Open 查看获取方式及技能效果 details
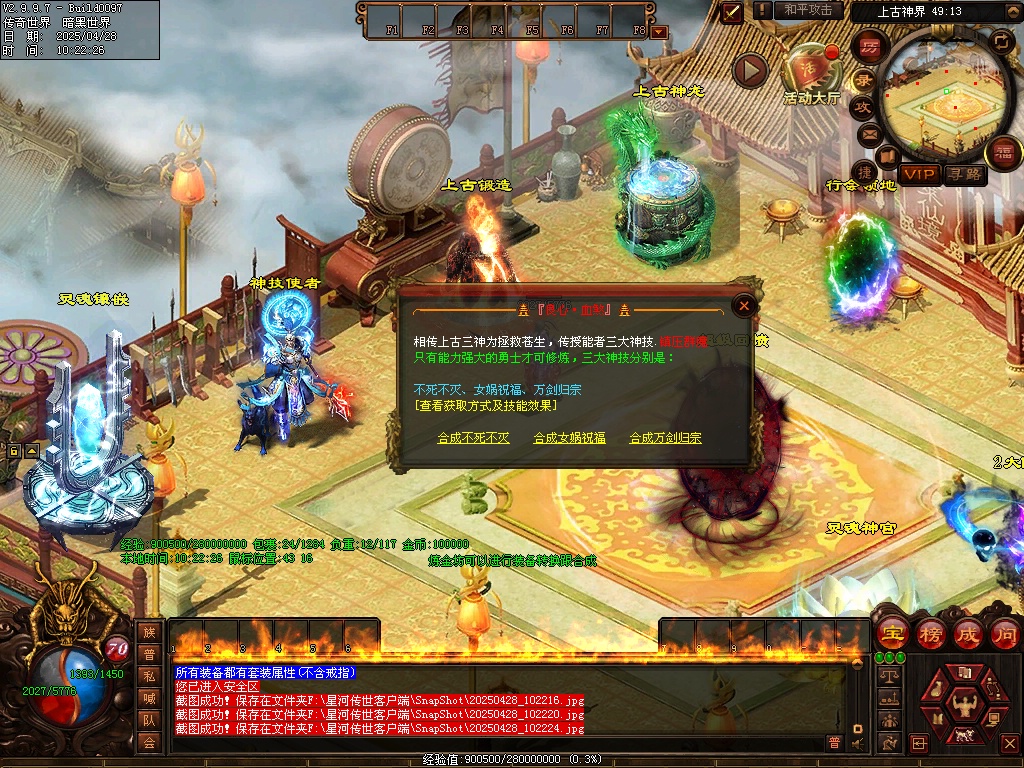Screen dimensions: 1024x768 486,405
